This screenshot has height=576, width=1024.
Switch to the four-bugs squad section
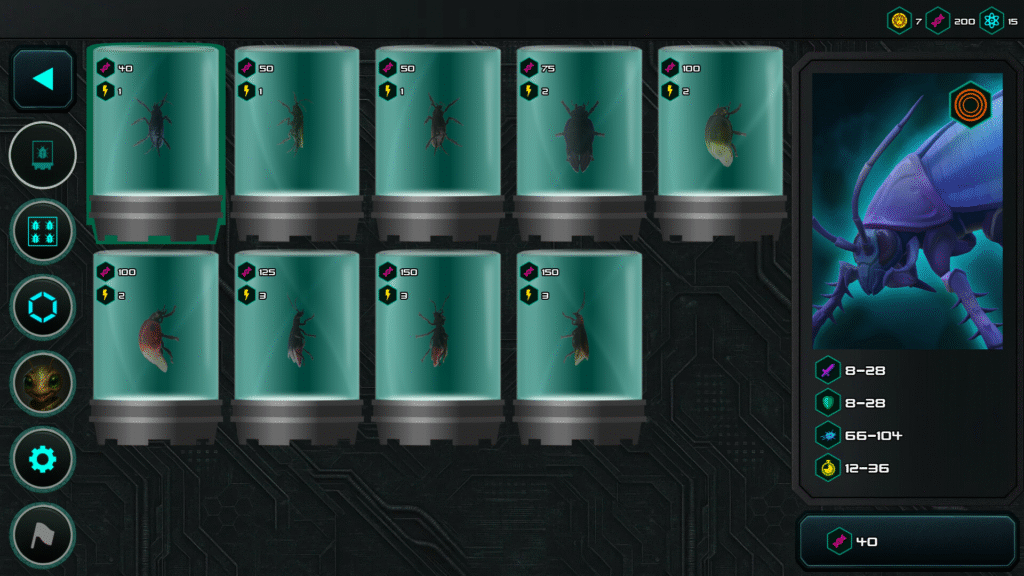pyautogui.click(x=43, y=231)
